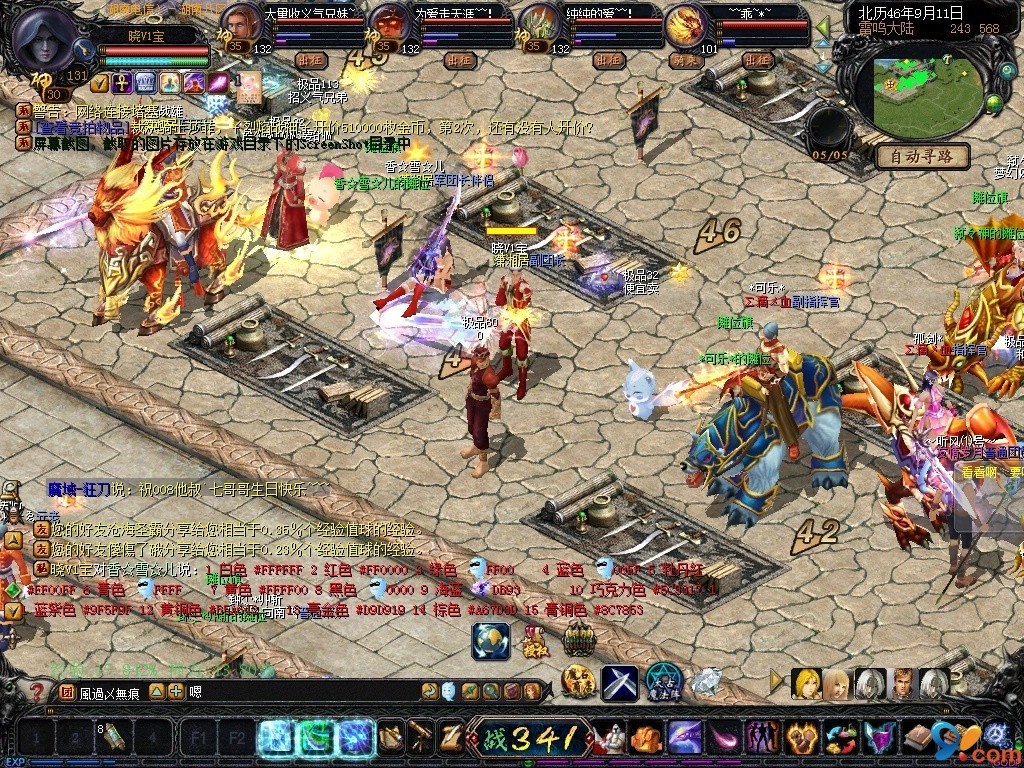Click the 自动寻路 auto-pathfinding button
Image resolution: width=1024 pixels, height=768 pixels.
[923, 156]
